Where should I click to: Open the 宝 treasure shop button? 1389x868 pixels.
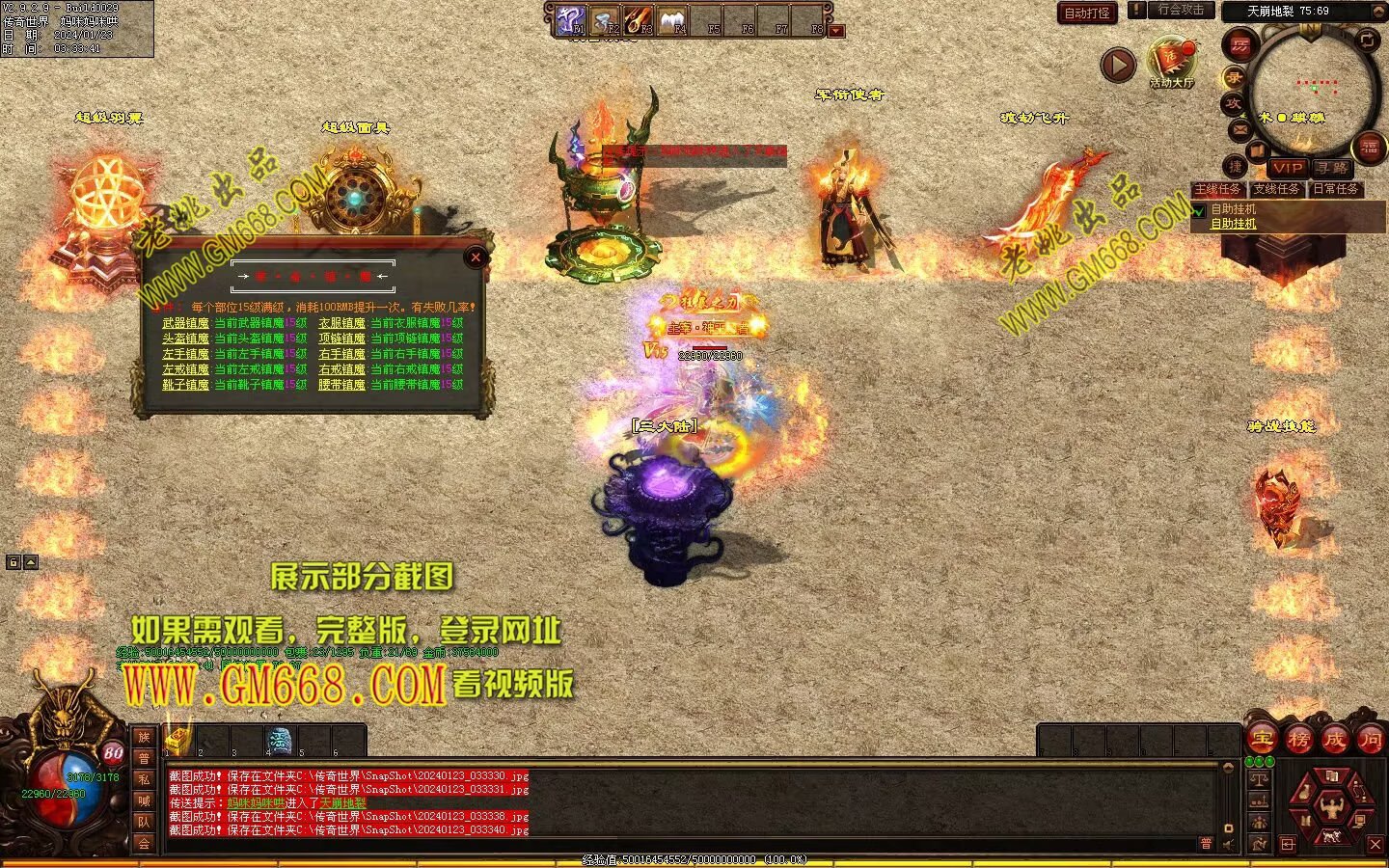click(x=1262, y=740)
